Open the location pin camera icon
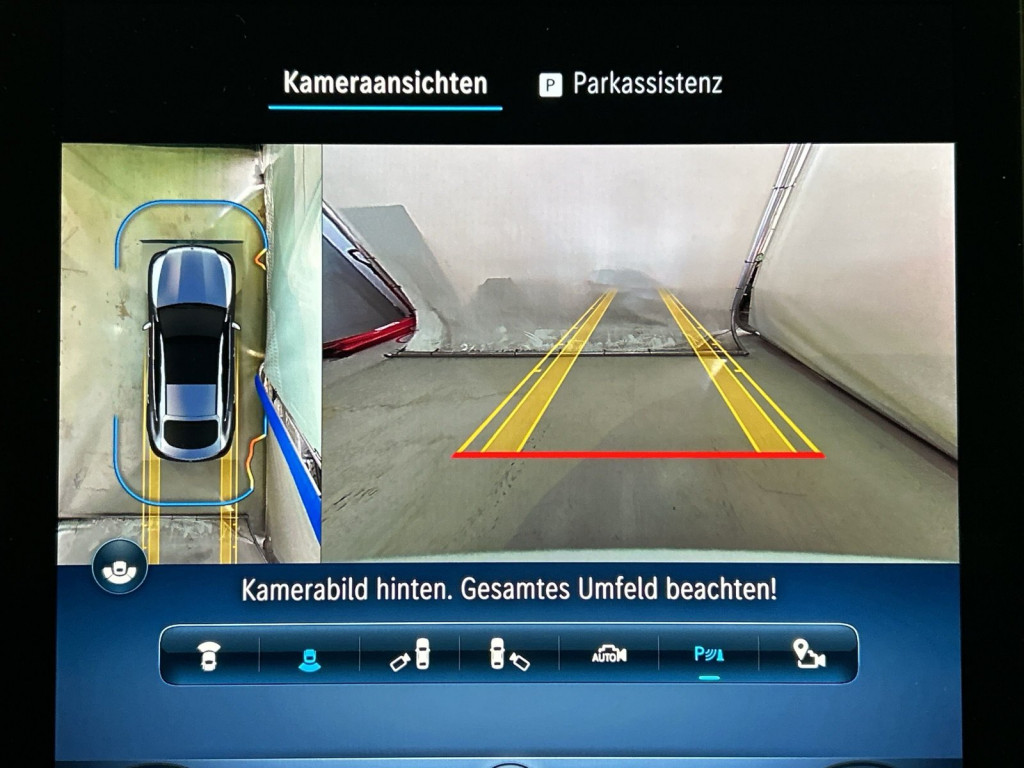The image size is (1024, 768). coord(808,655)
